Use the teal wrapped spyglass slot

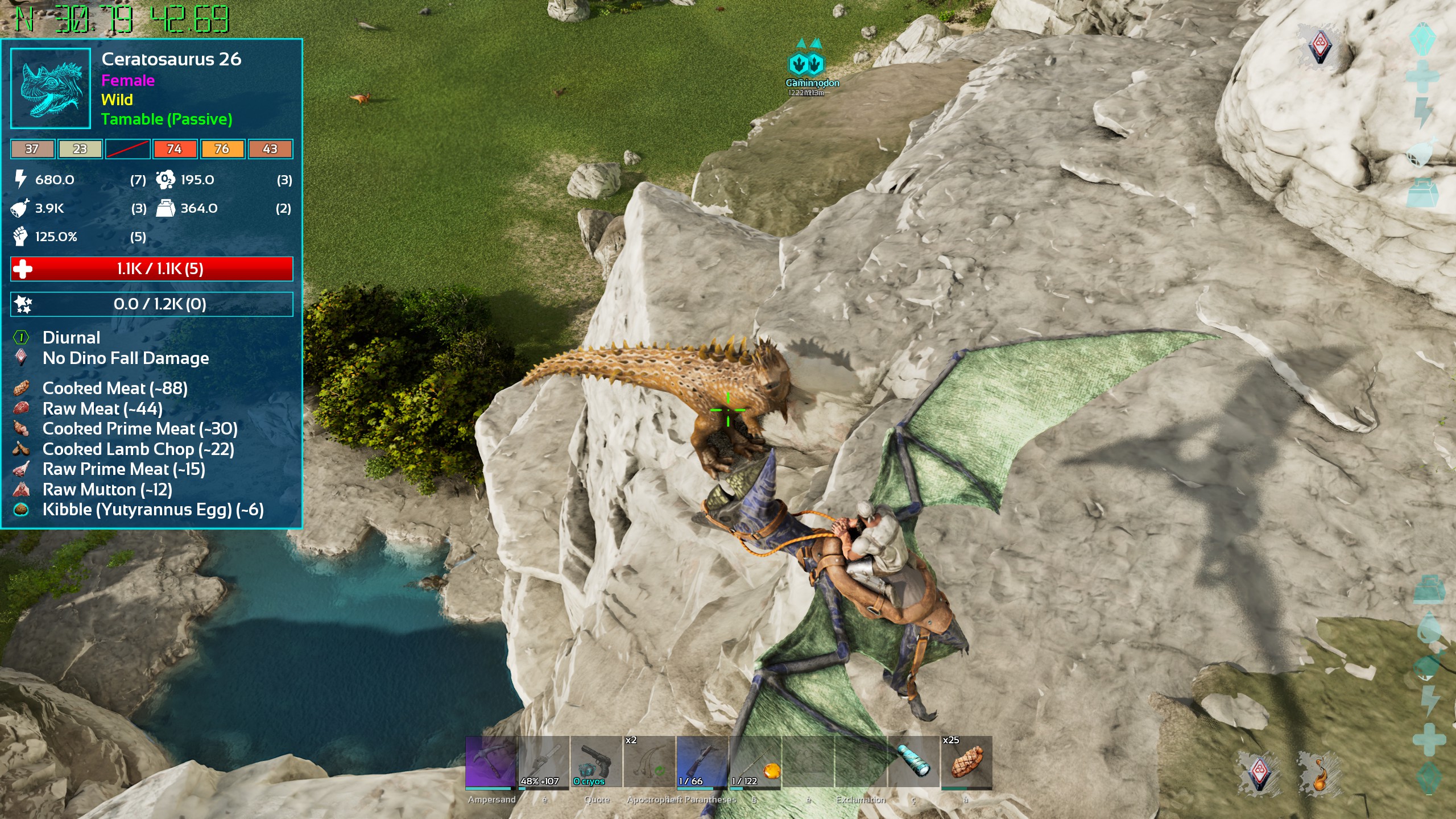tap(913, 762)
